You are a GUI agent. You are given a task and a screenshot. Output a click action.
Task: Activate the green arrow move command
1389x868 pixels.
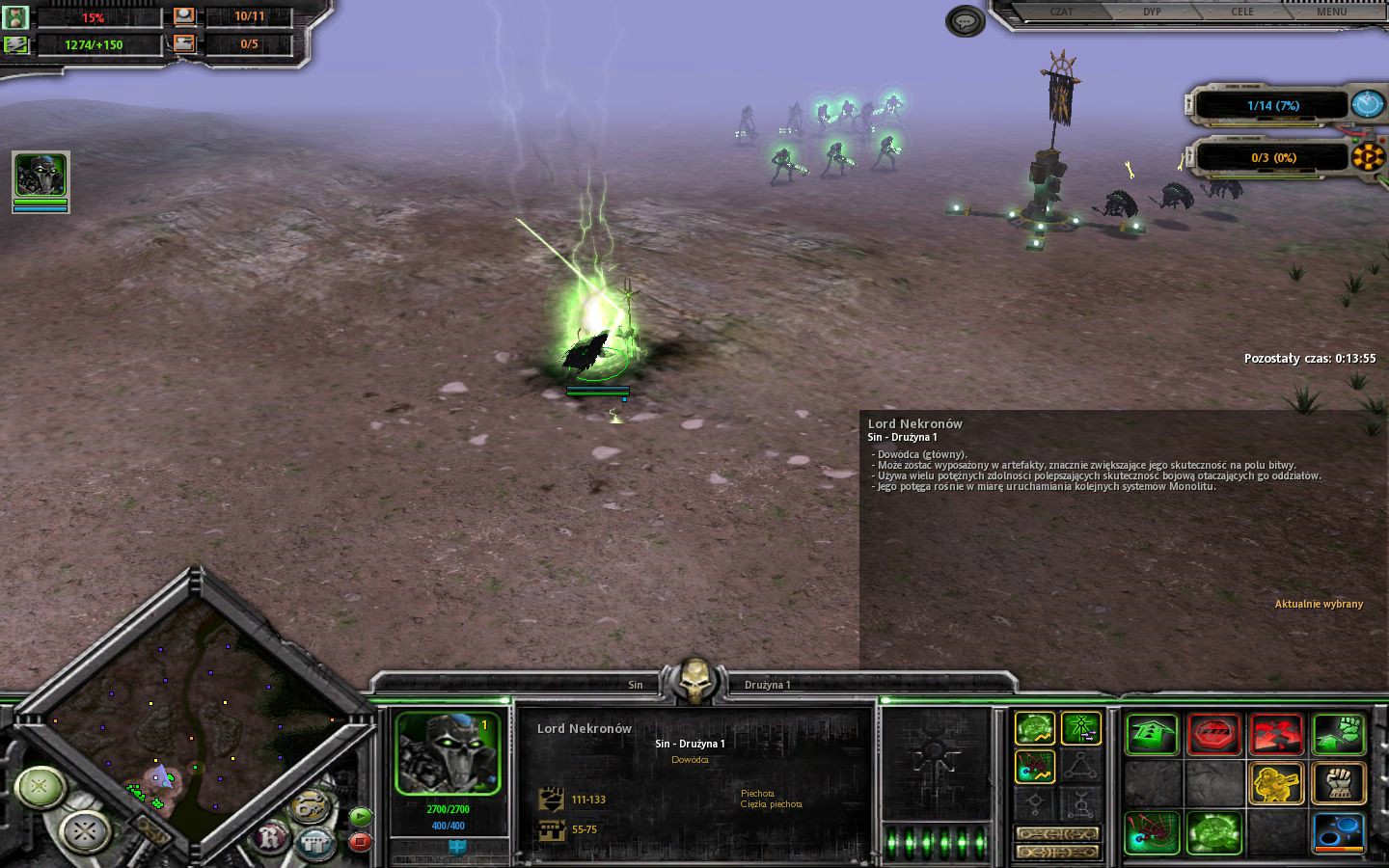(1152, 735)
